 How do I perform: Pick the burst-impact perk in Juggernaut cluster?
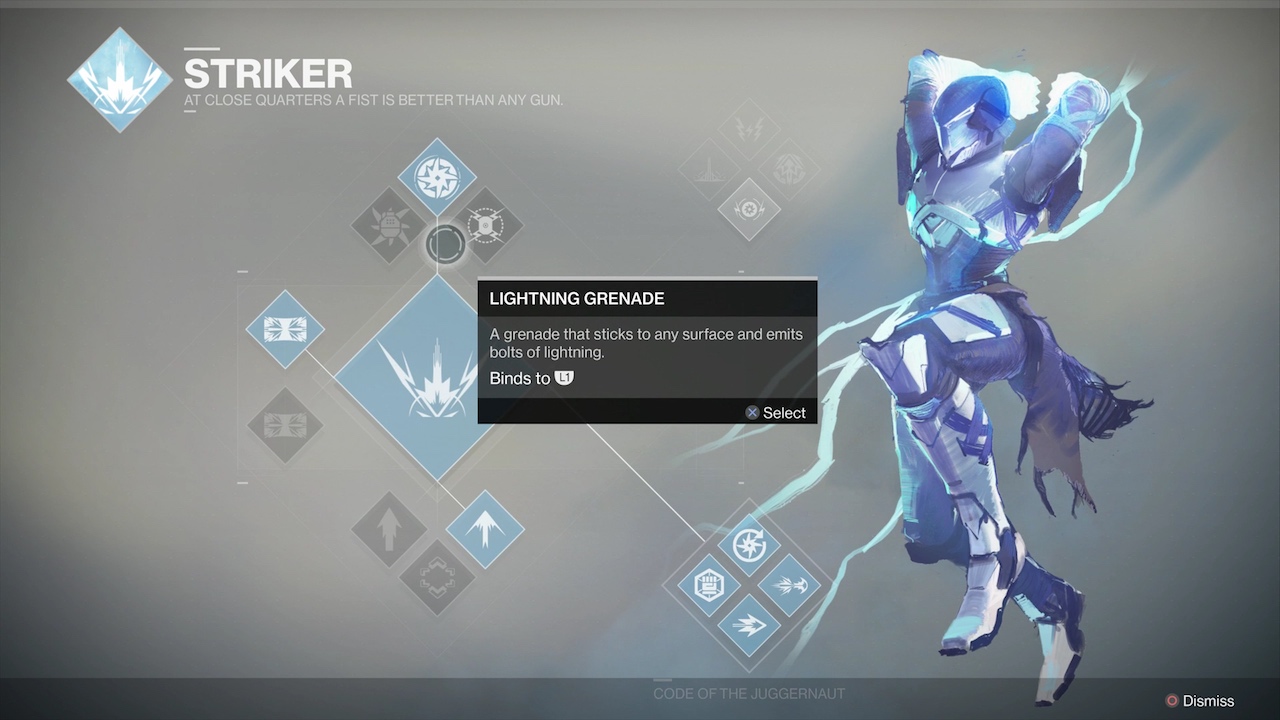(789, 585)
